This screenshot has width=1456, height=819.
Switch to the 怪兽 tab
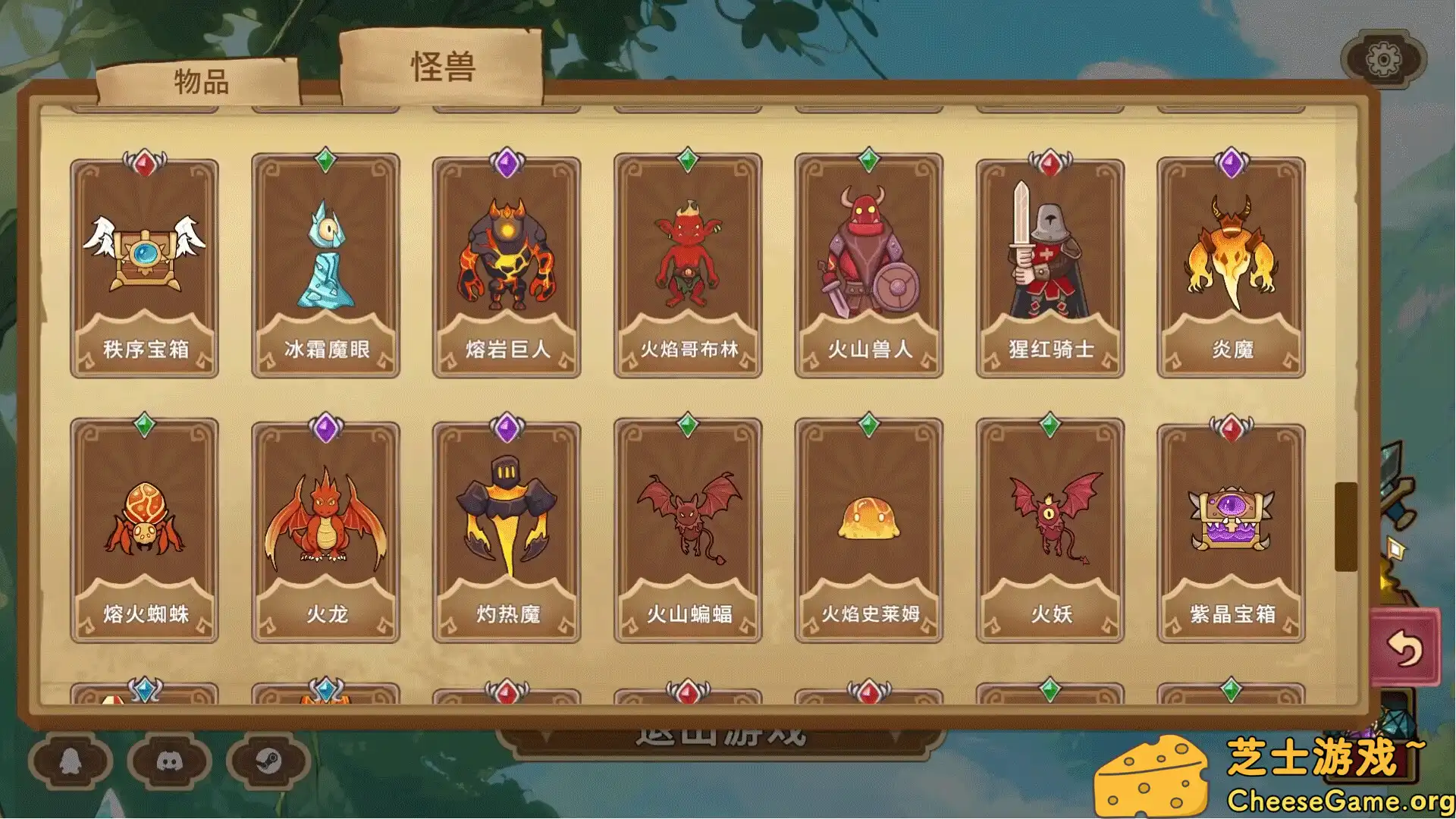tap(444, 67)
